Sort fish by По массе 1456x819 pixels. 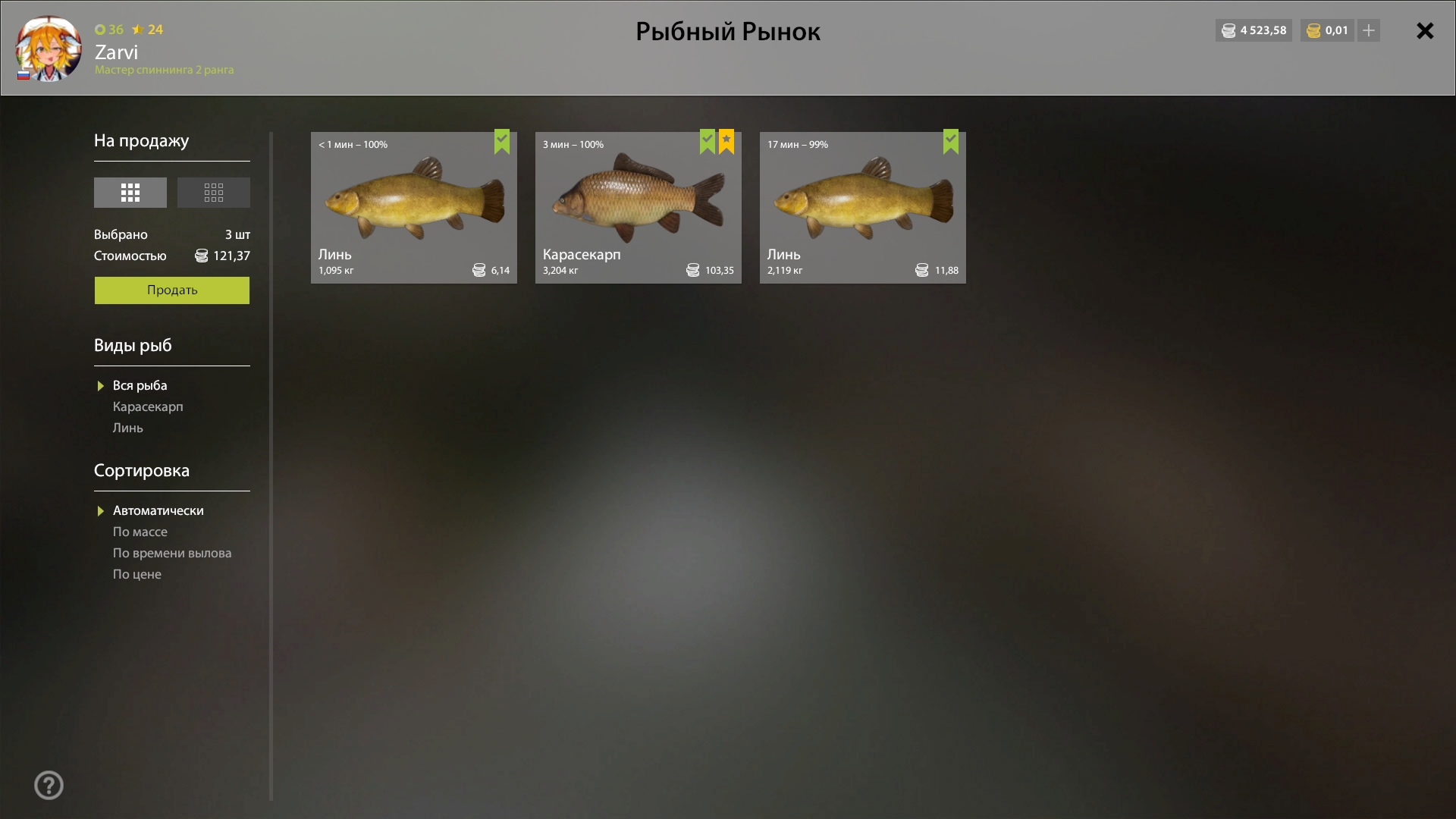pyautogui.click(x=140, y=532)
